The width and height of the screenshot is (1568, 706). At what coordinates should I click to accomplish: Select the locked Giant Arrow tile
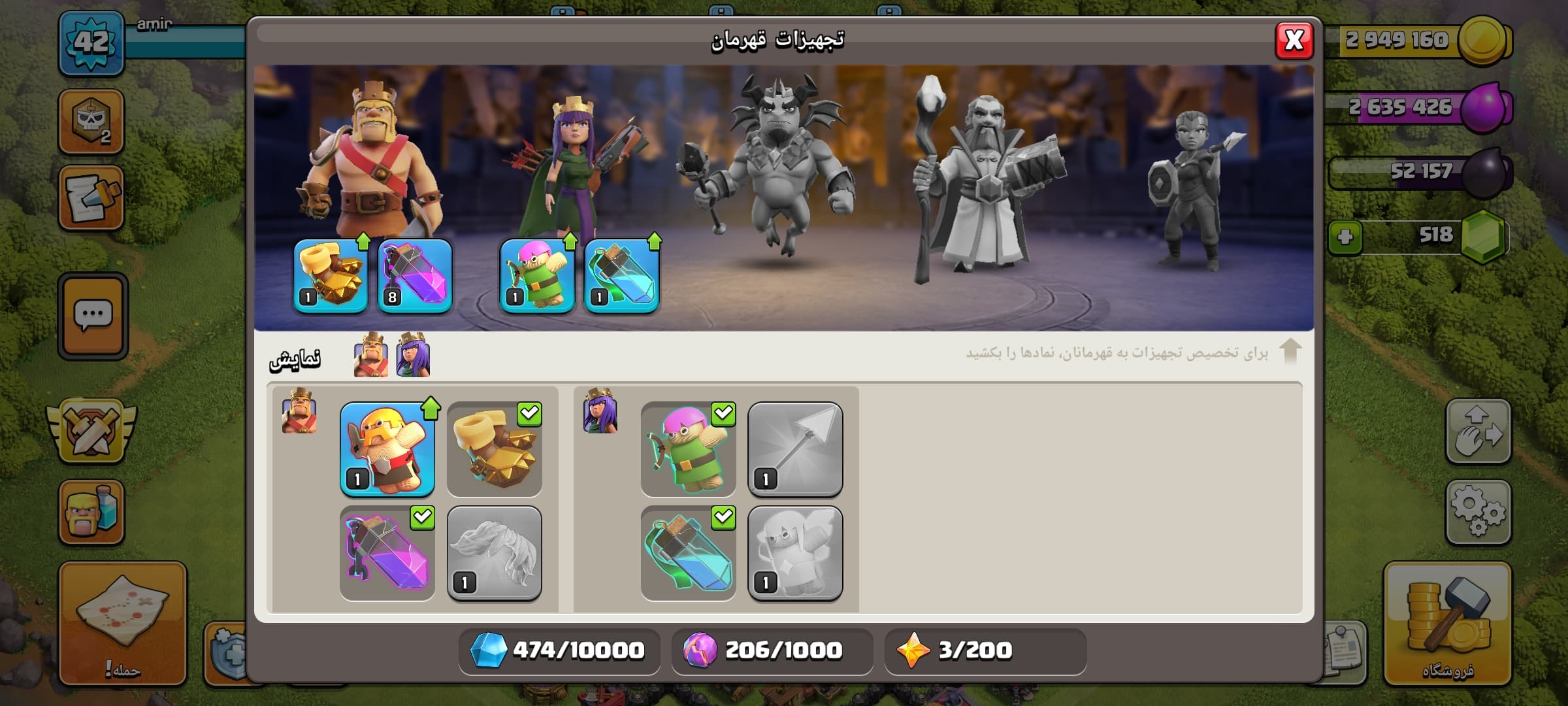point(795,450)
